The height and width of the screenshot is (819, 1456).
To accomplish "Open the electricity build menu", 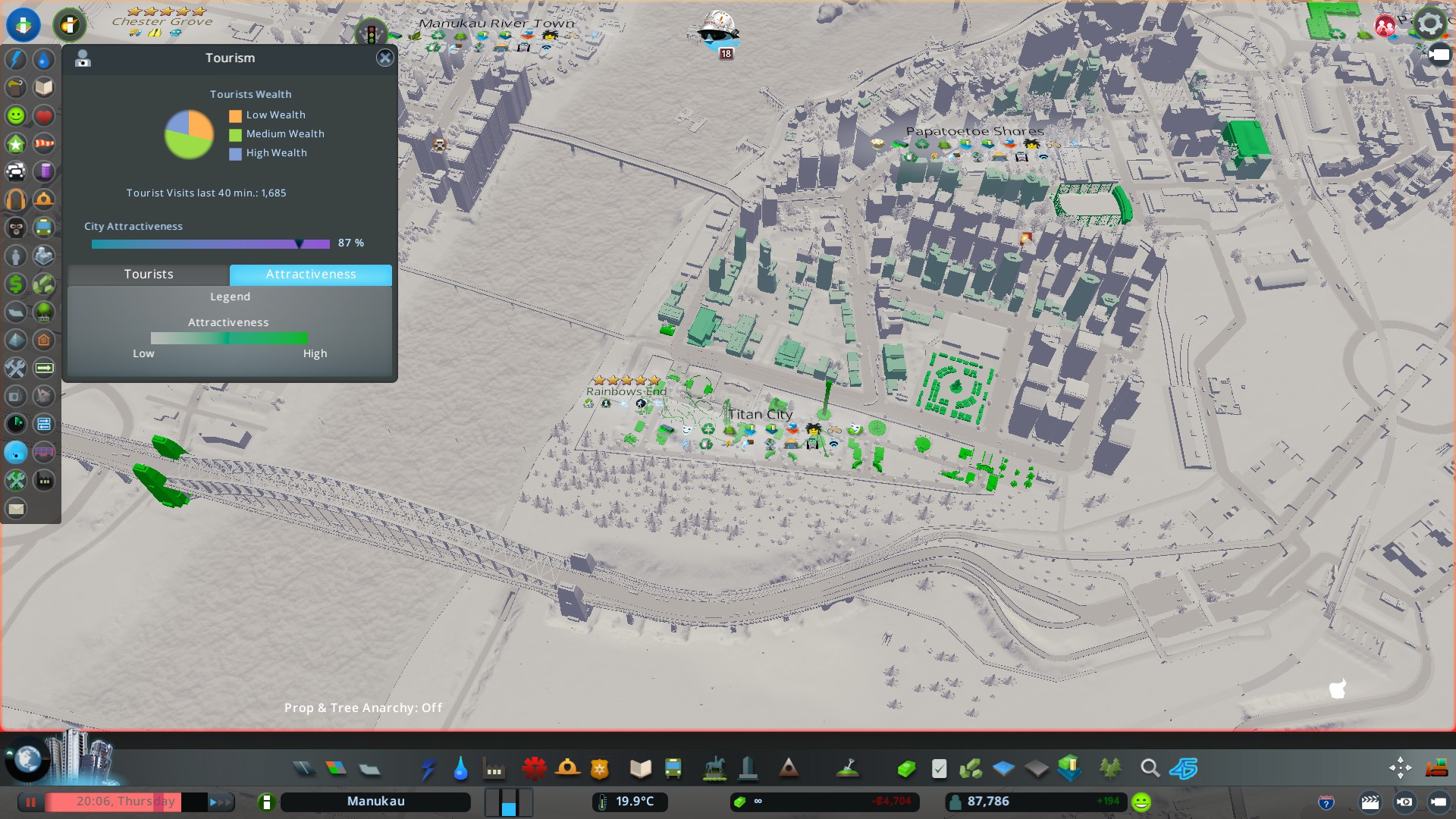I will click(428, 769).
